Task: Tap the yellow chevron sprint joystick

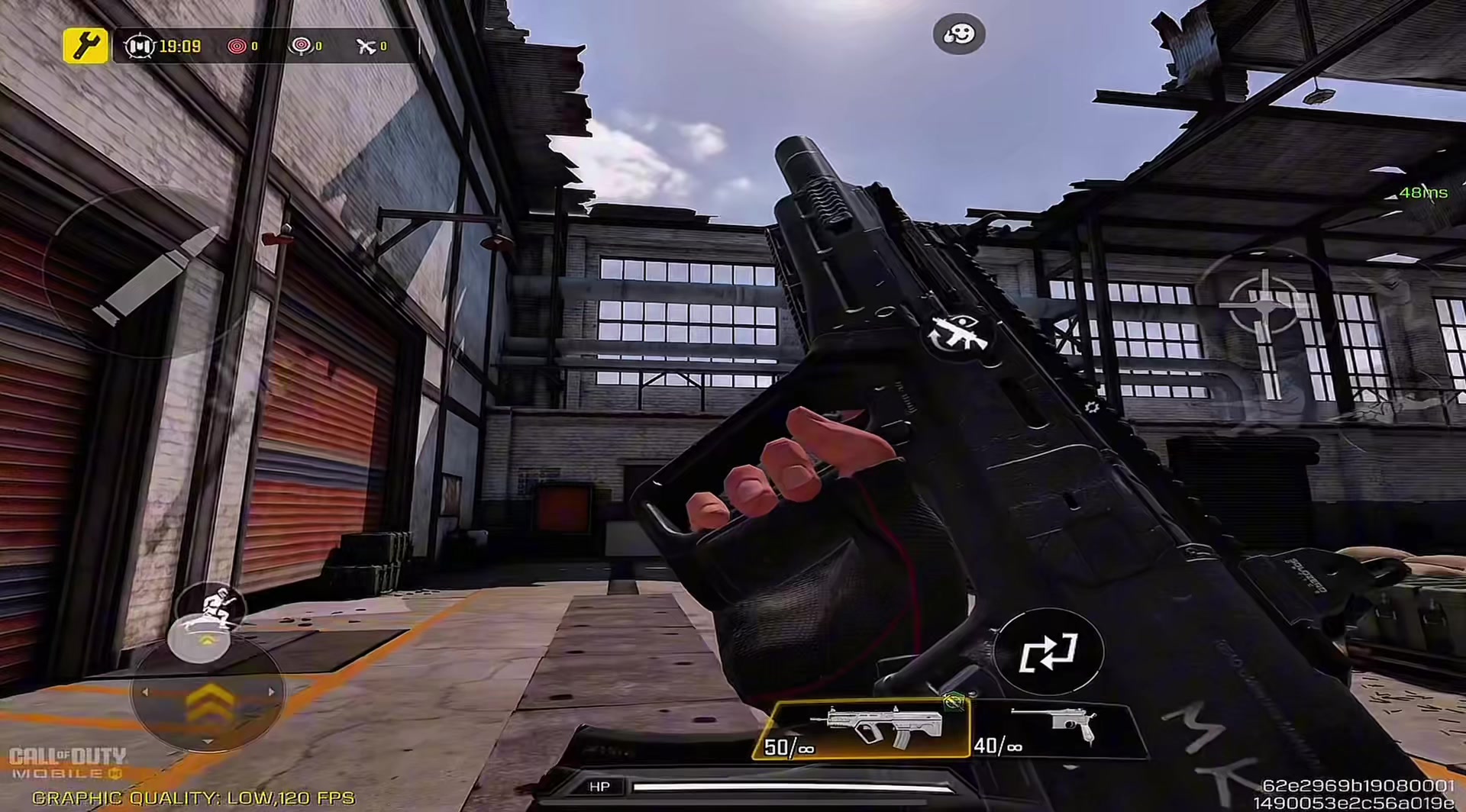Action: (x=208, y=700)
